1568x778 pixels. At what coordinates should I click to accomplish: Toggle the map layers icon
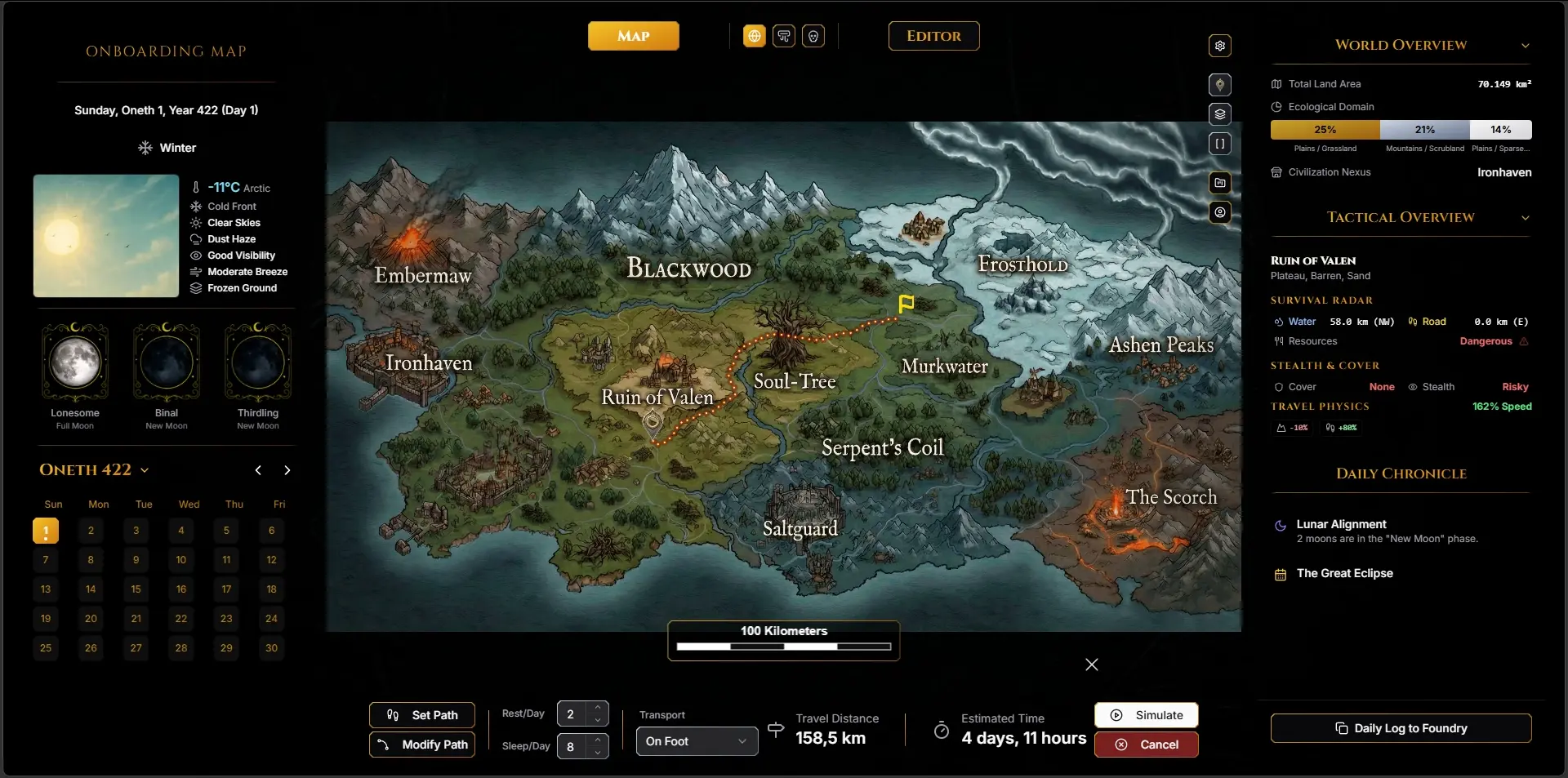1219,114
